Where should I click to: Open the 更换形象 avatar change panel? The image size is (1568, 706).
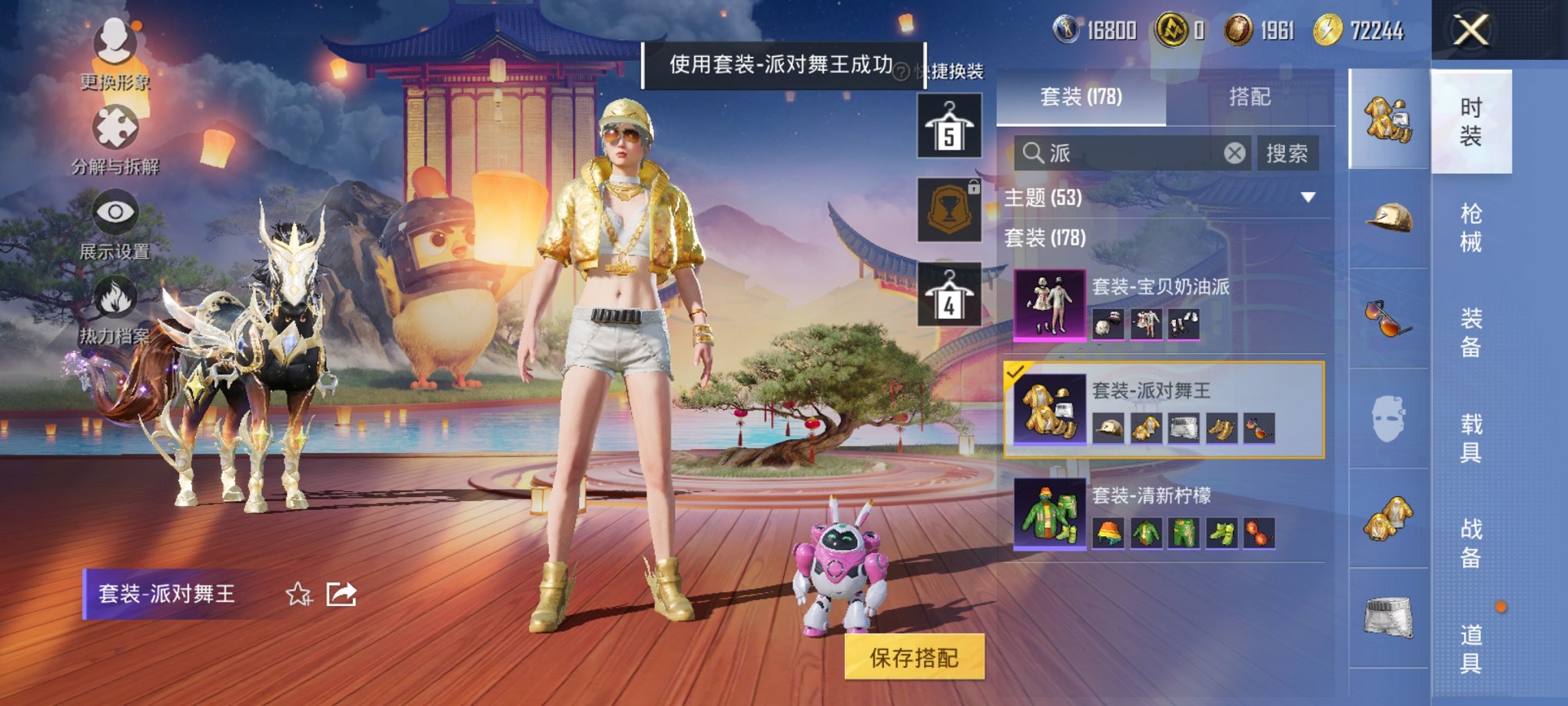click(112, 42)
